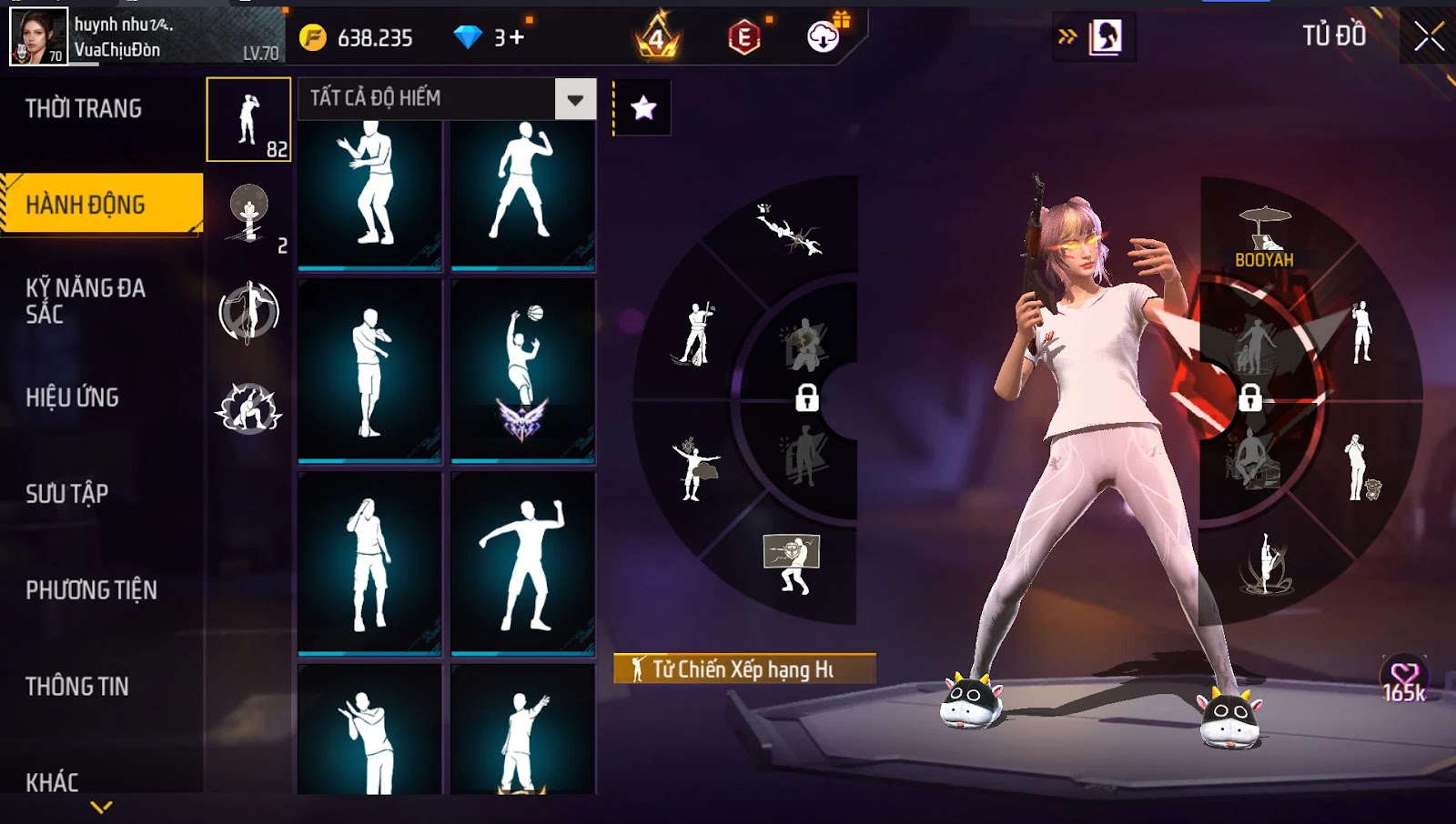Image resolution: width=1456 pixels, height=824 pixels.
Task: Switch to Kỹ Năng Đa Sắc
Action: click(x=86, y=301)
